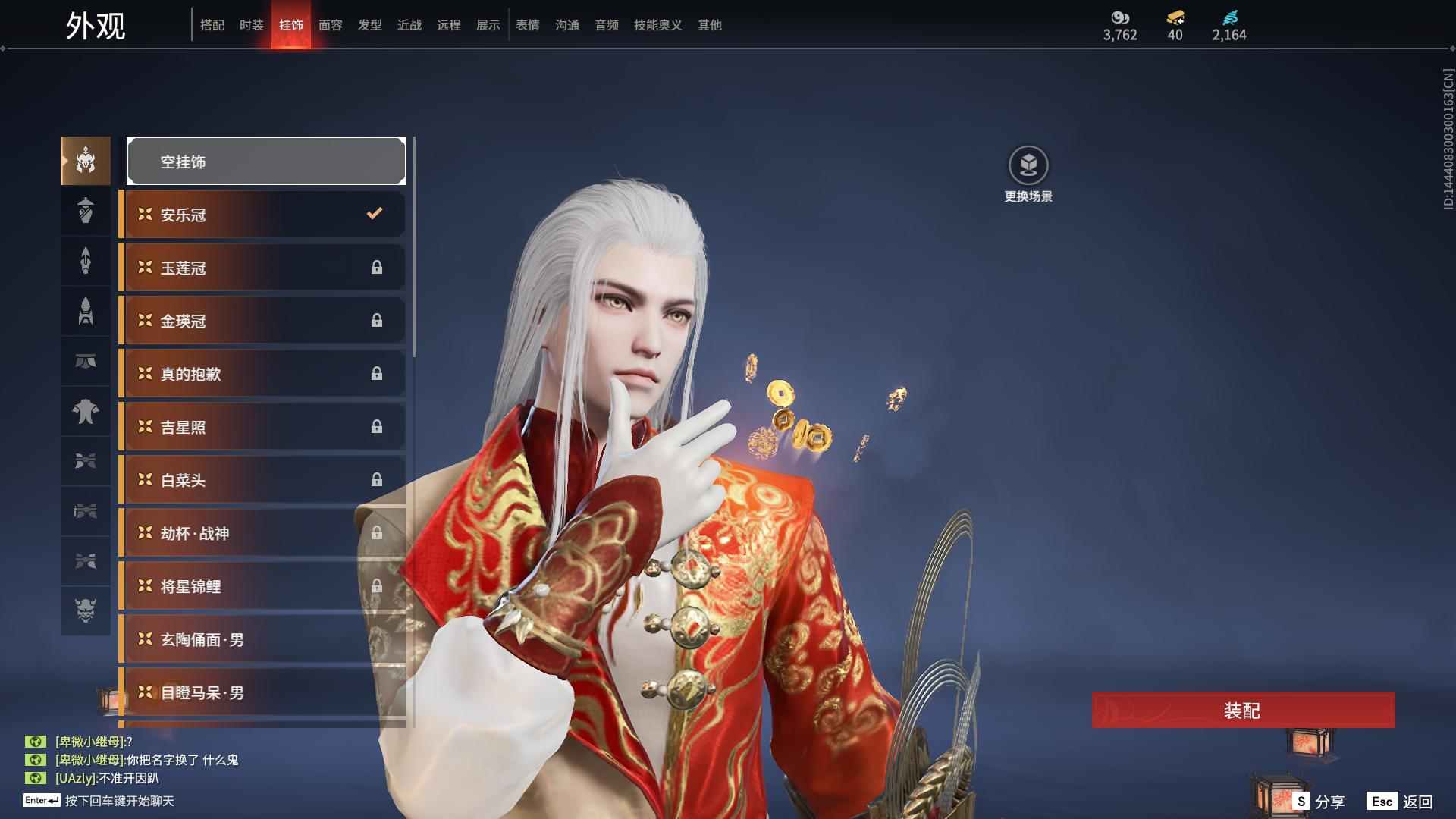Select 玄陶俑面·男 from the list
The width and height of the screenshot is (1456, 819).
tap(262, 639)
